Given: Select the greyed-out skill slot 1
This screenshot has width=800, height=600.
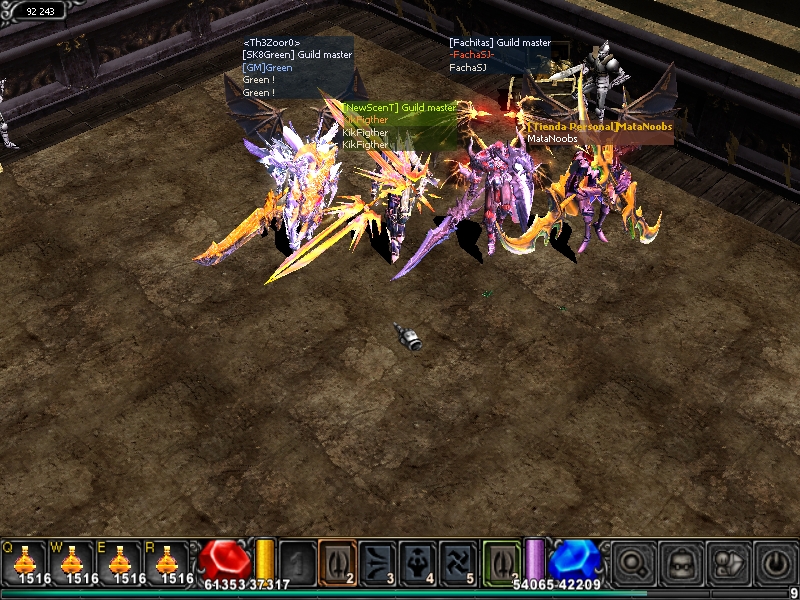Looking at the screenshot, I should pos(298,562).
